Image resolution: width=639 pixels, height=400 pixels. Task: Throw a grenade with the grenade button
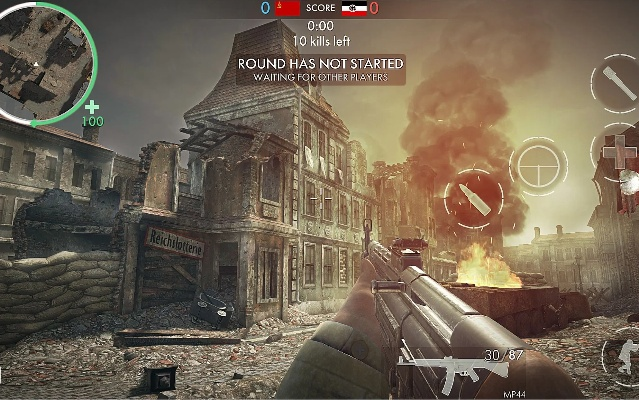pos(615,83)
